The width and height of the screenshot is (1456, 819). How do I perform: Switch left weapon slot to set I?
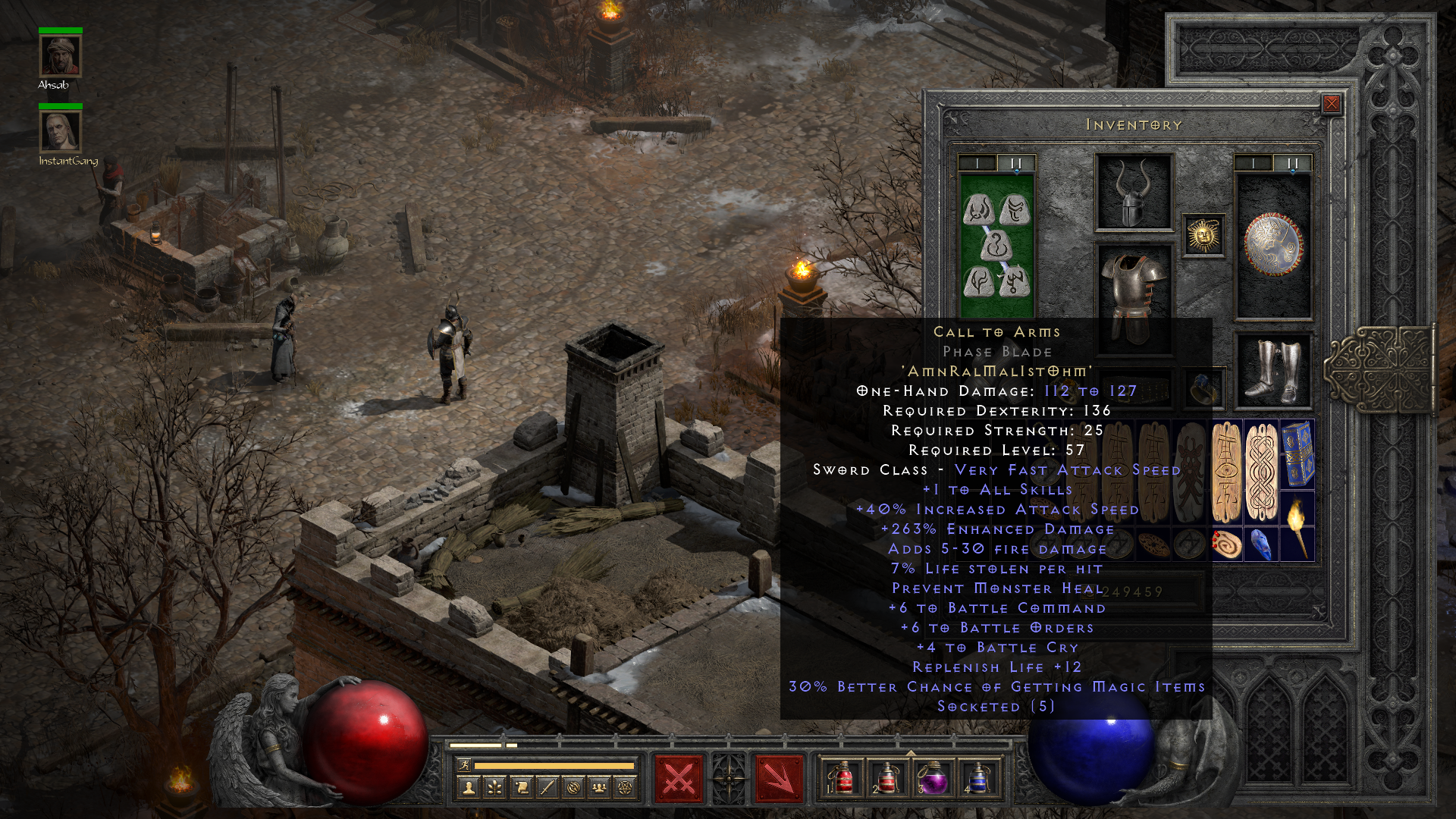click(977, 162)
